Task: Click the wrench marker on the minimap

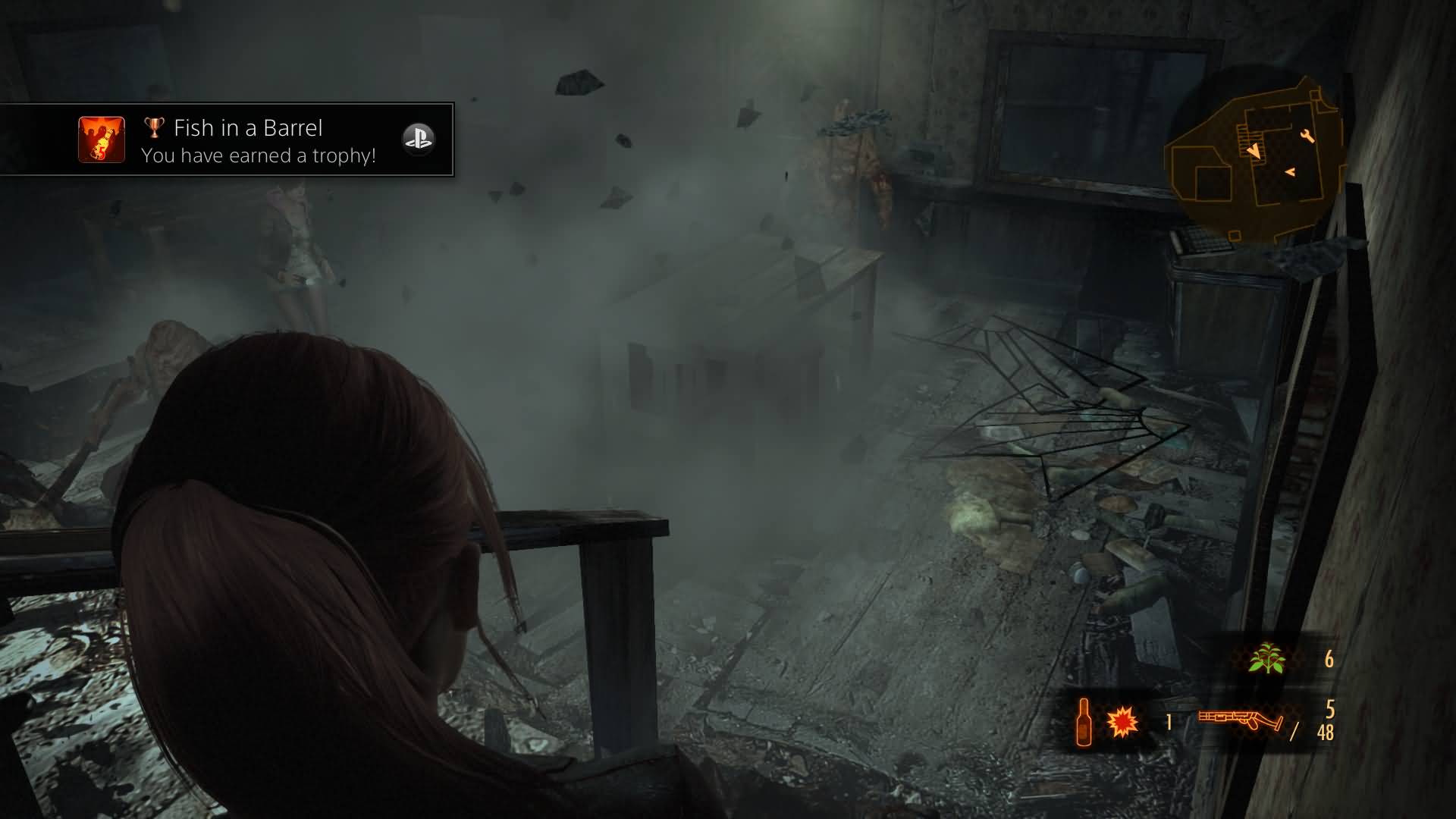Action: click(x=1307, y=136)
